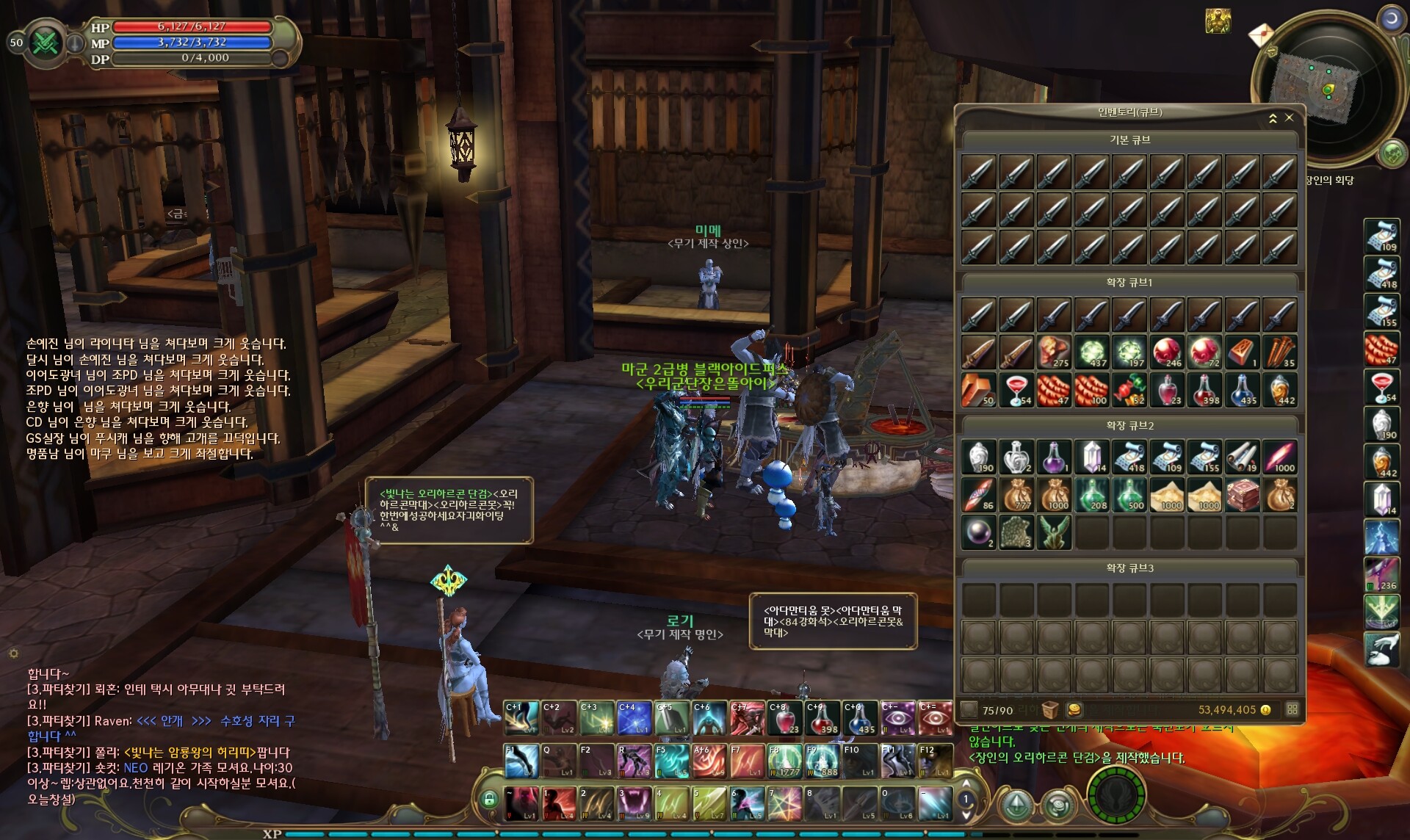The width and height of the screenshot is (1410, 840).
Task: Open the mail envelope notification
Action: [1261, 35]
